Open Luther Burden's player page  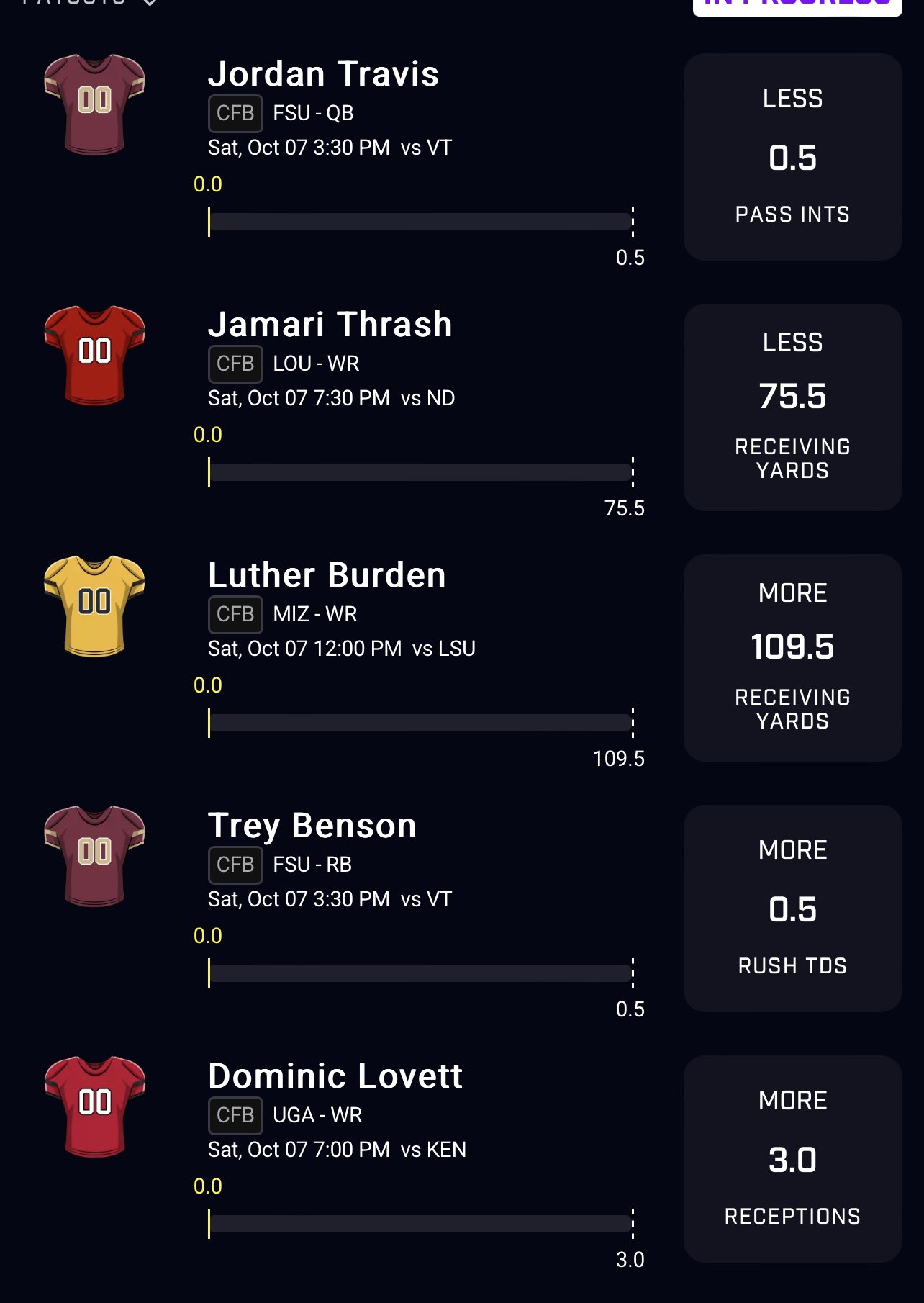coord(325,574)
